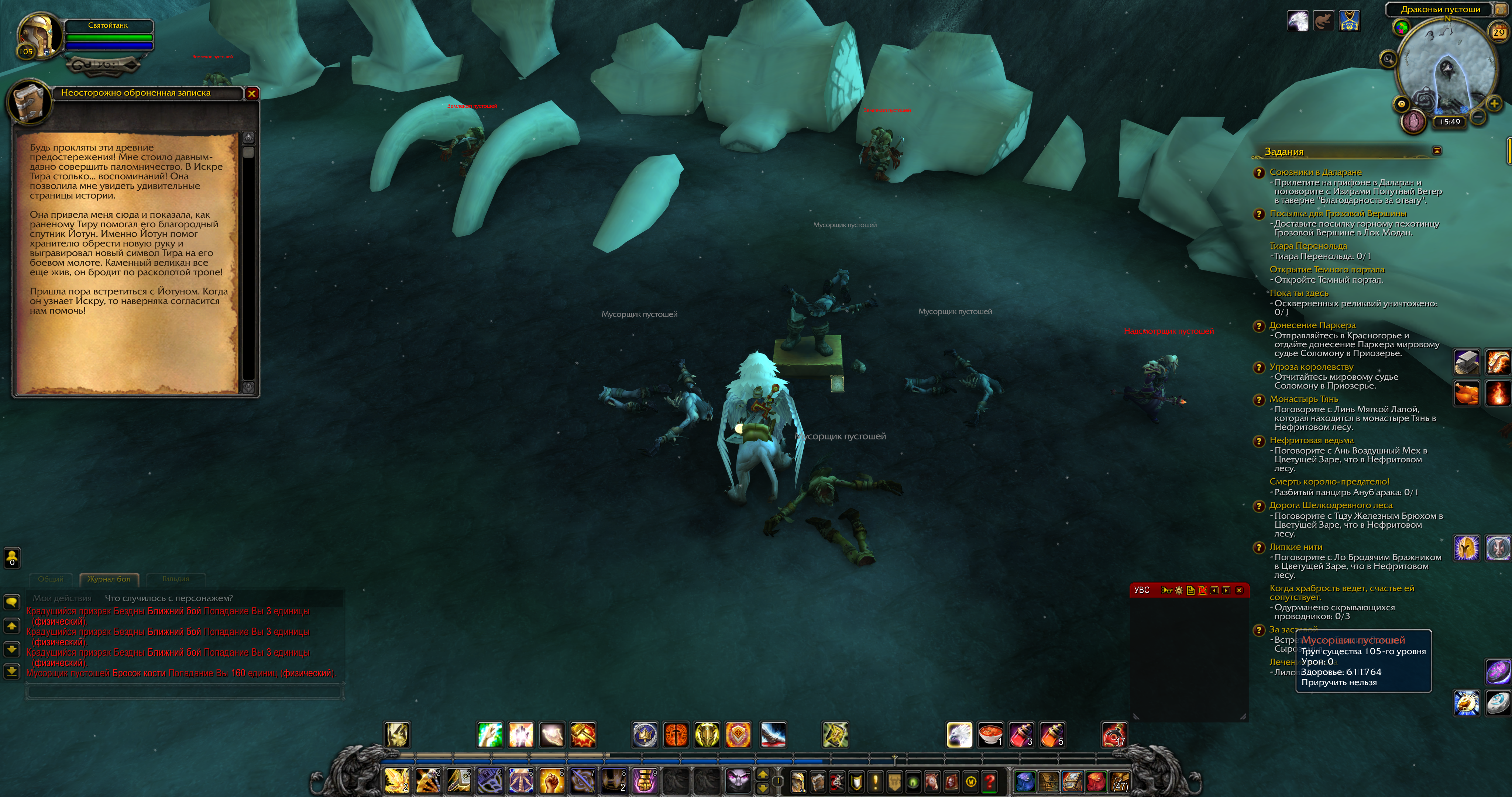Eat the red soup bowl food item
Image resolution: width=1512 pixels, height=797 pixels.
[990, 735]
